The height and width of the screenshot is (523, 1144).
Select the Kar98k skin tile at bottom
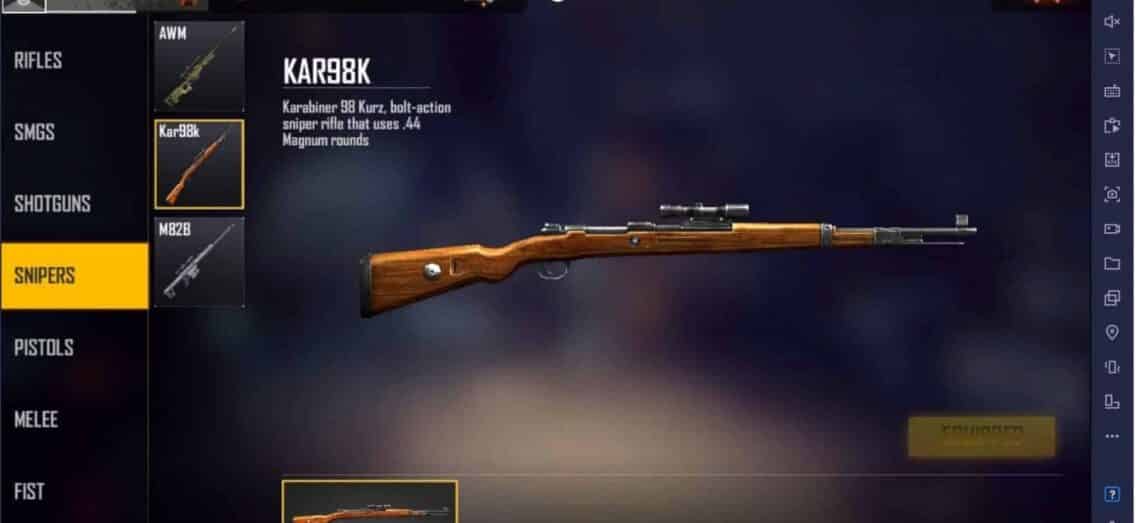370,502
